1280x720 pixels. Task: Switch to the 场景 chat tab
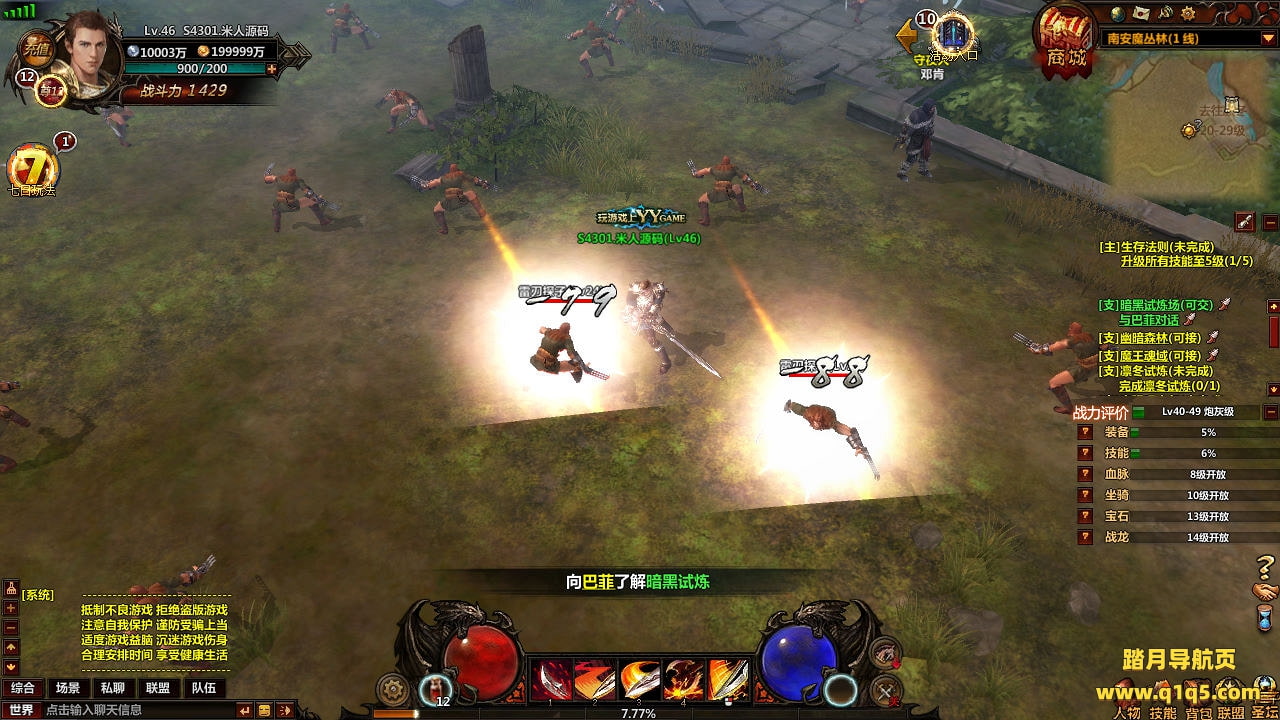(x=68, y=688)
